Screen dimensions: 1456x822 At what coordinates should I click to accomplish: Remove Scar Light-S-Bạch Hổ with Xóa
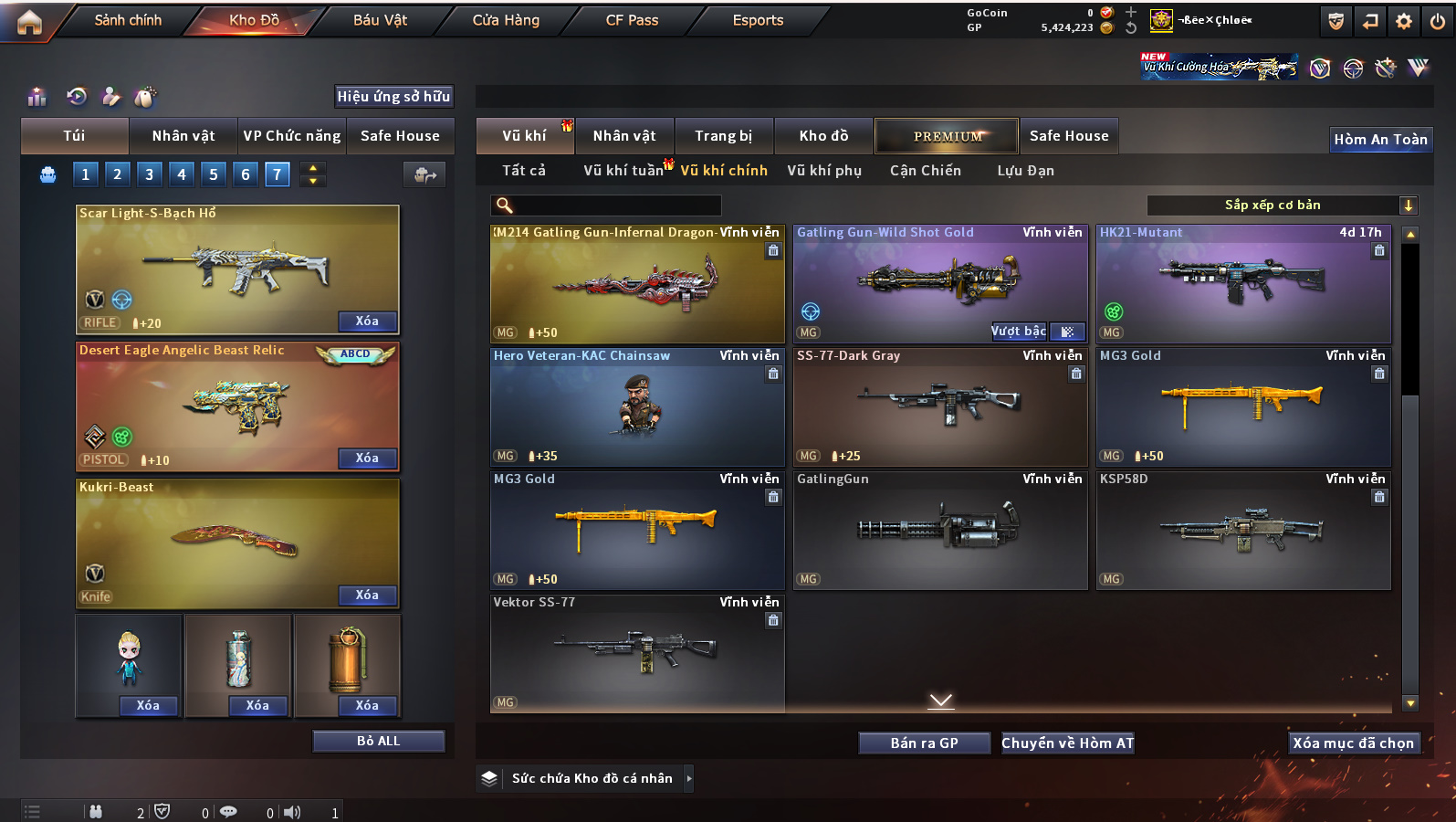(367, 321)
